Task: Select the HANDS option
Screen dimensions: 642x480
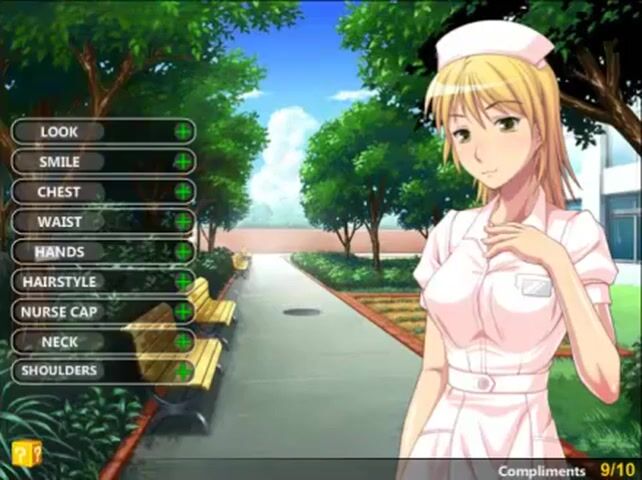Action: (x=102, y=251)
